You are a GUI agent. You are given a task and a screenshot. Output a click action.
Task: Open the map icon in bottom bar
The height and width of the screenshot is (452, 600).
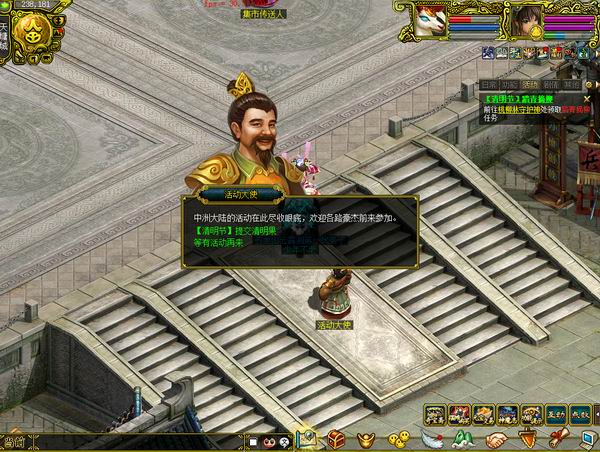click(307, 438)
